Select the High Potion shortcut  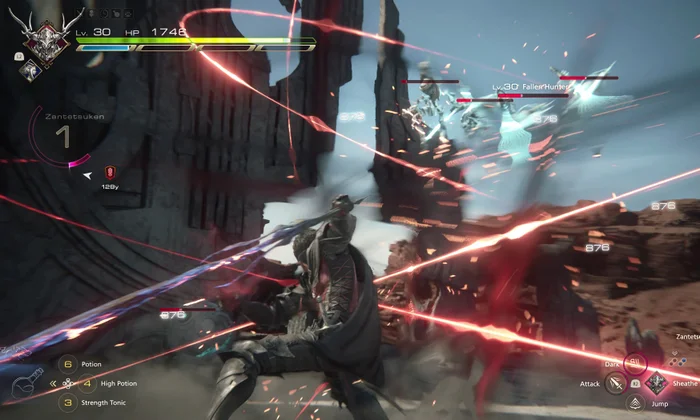click(87, 383)
